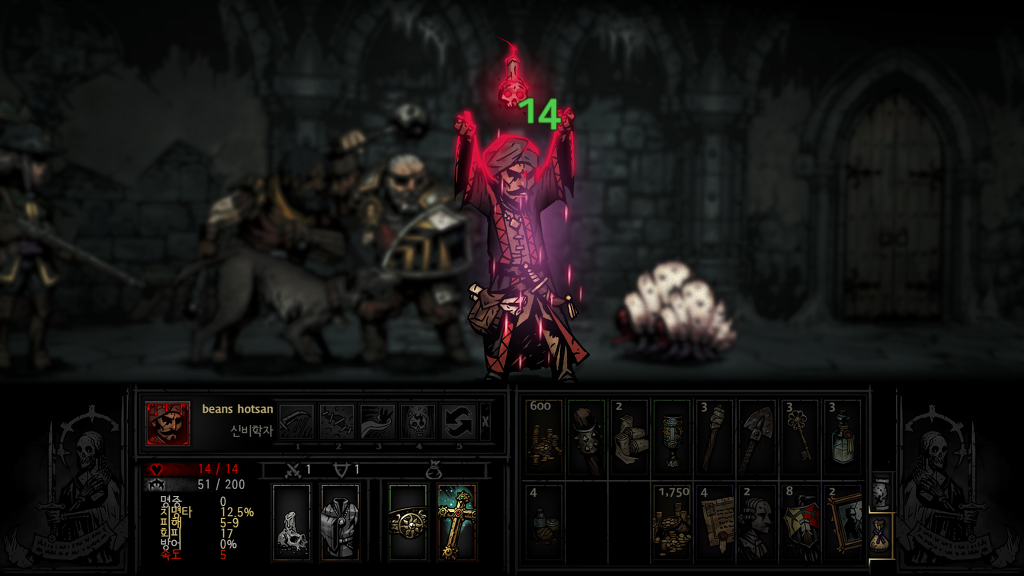This screenshot has height=576, width=1024.
Task: Select the beans hotsan hero portrait
Action: pos(167,423)
